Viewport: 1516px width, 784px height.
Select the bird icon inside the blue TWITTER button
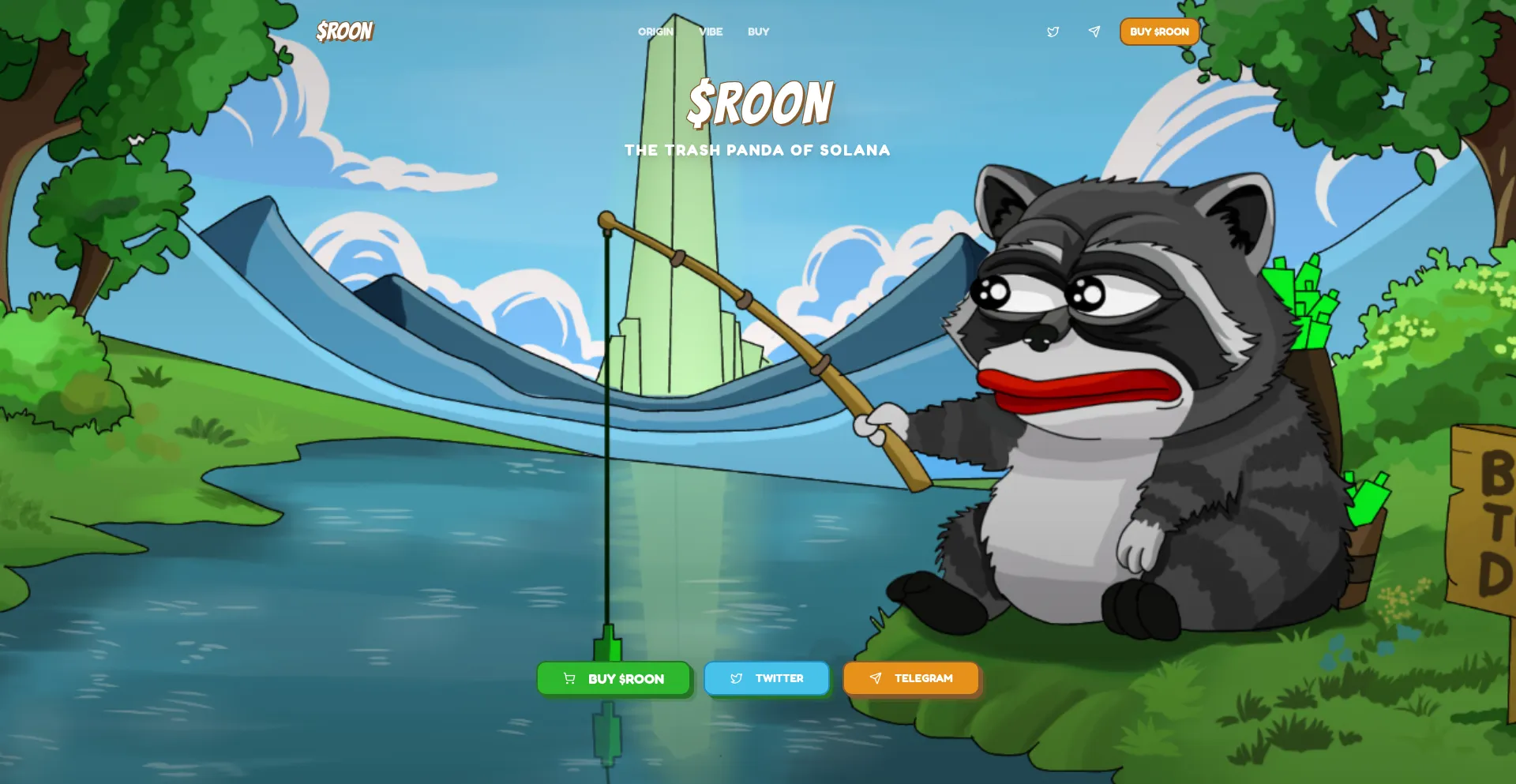click(737, 677)
